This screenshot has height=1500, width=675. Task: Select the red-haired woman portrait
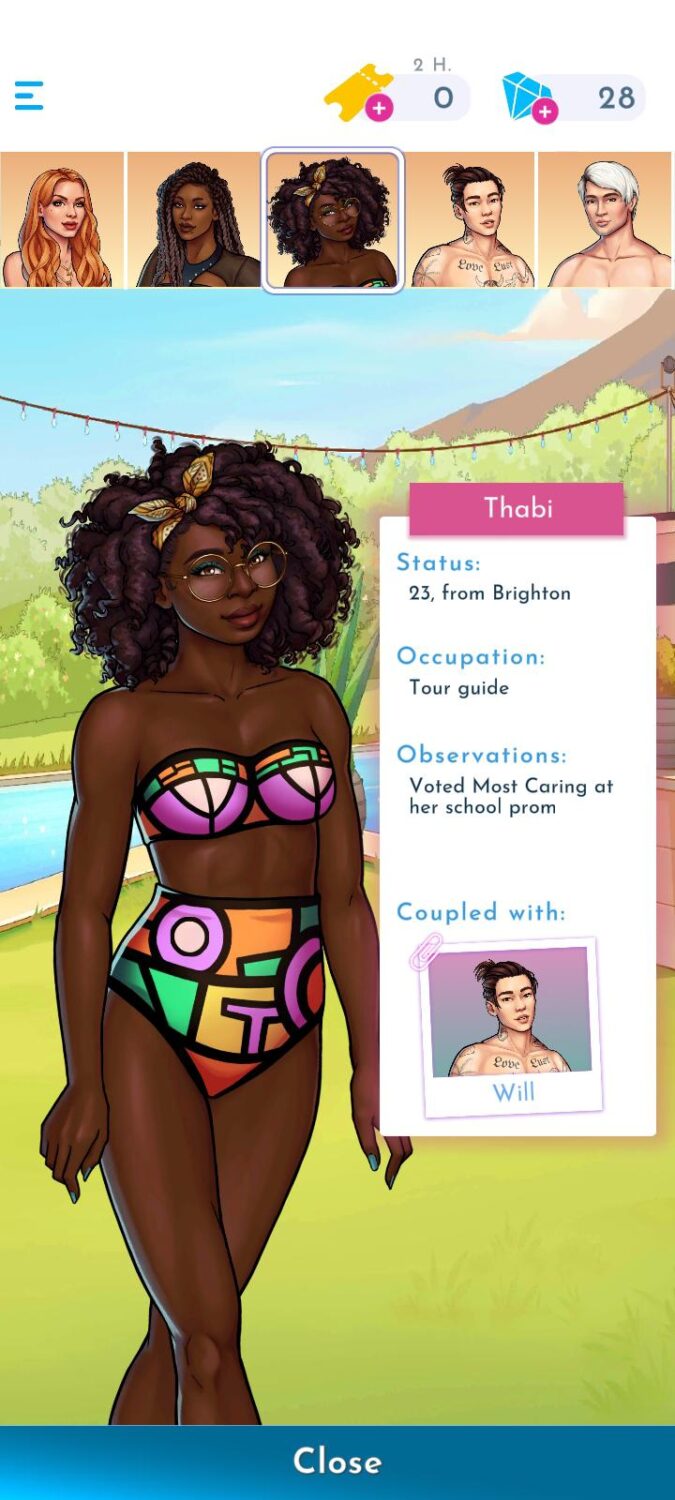pos(62,220)
